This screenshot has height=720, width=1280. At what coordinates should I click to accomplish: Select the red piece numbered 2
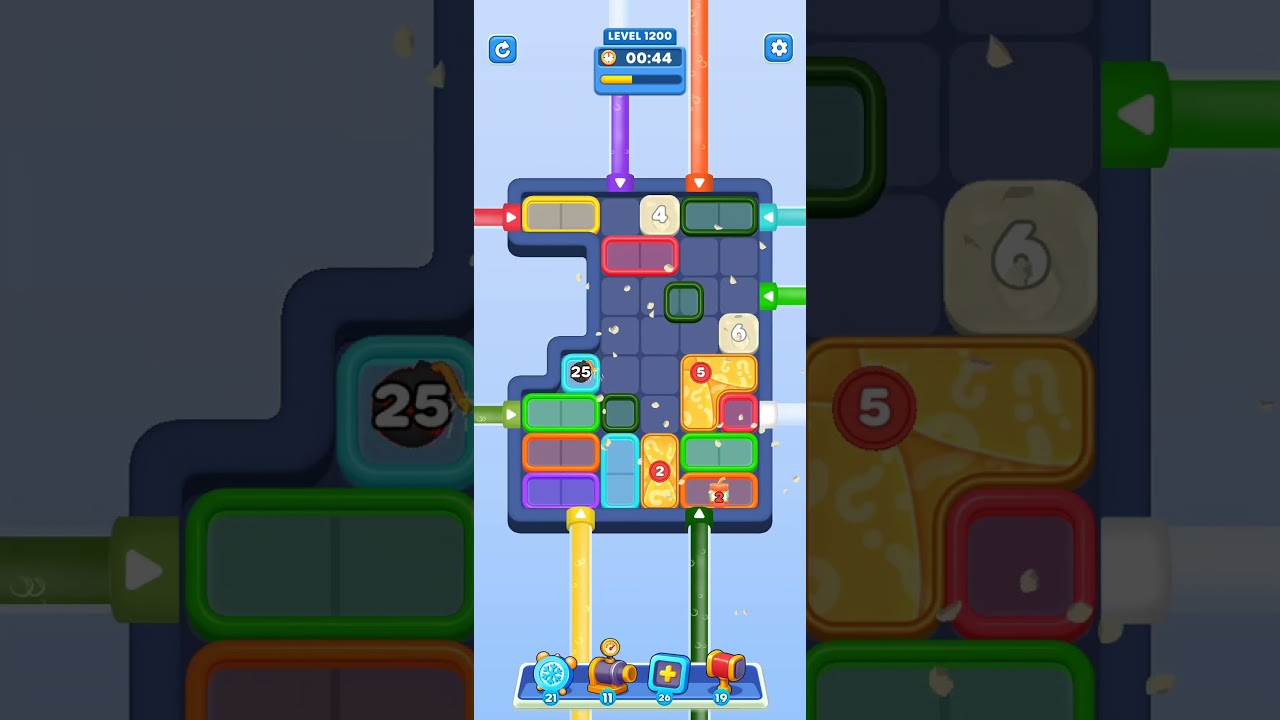(661, 470)
